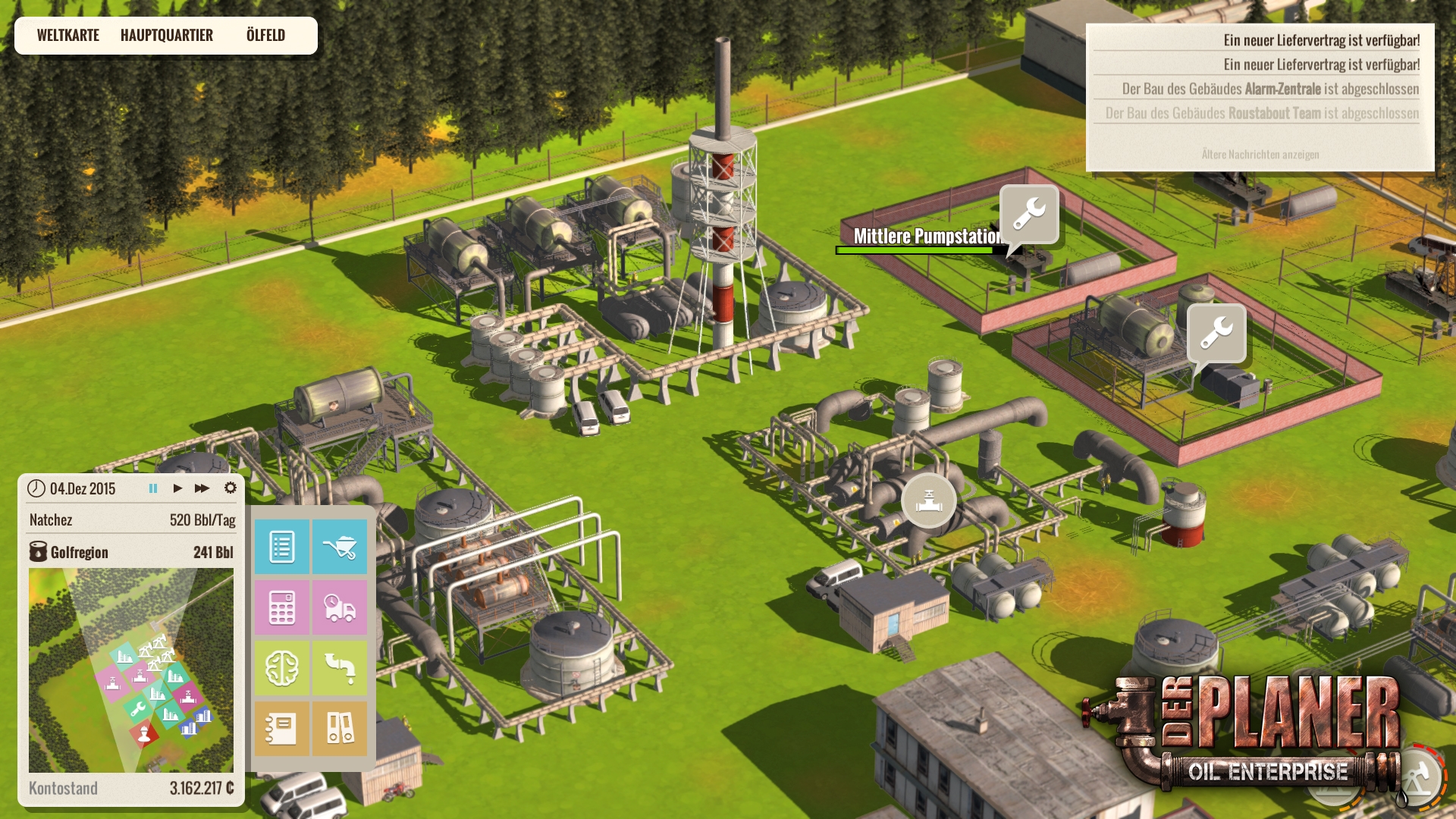Set game speed to normal play
1456x819 pixels.
[x=177, y=488]
